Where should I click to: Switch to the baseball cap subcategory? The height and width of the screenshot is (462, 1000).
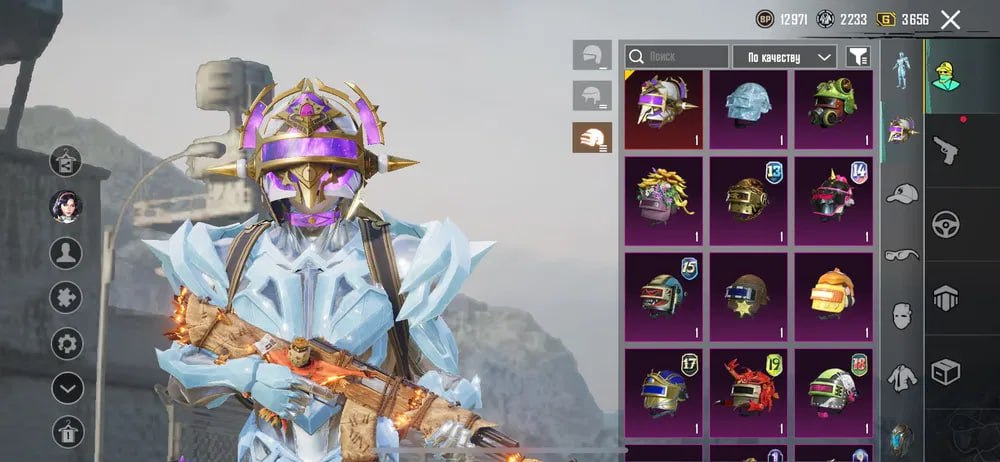pyautogui.click(x=901, y=194)
